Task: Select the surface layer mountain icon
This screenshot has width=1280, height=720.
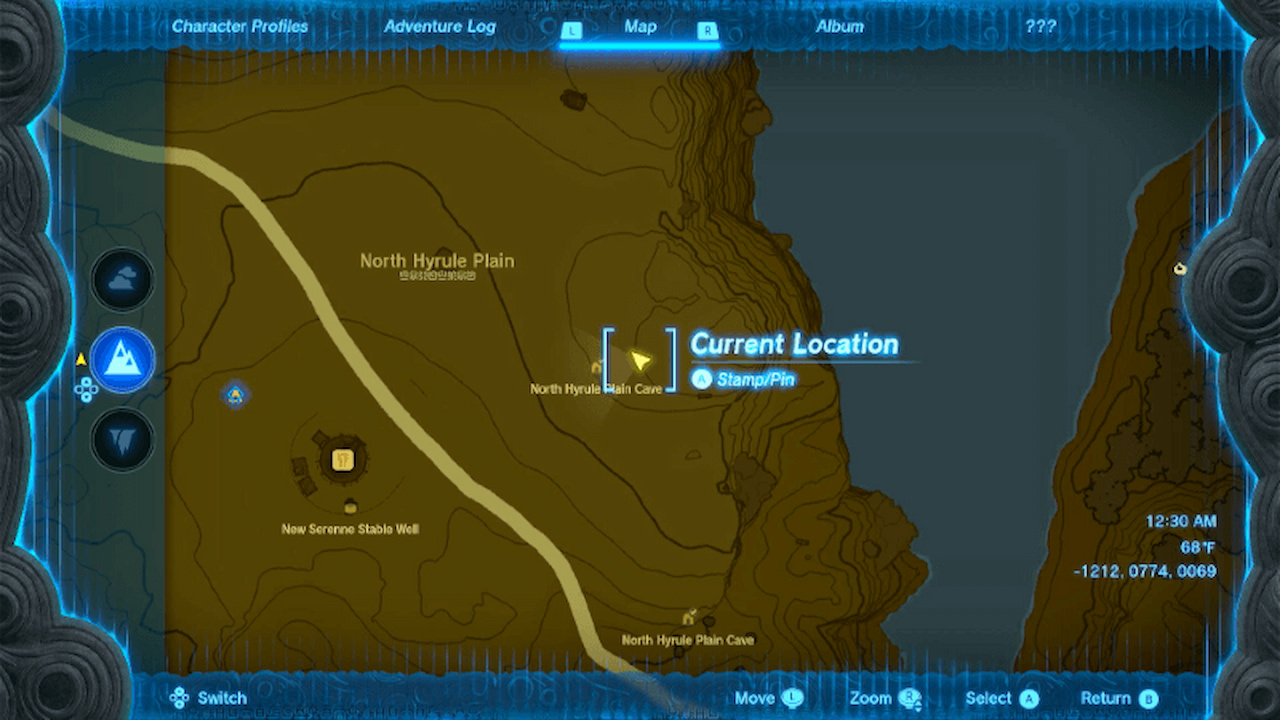Action: [x=121, y=360]
